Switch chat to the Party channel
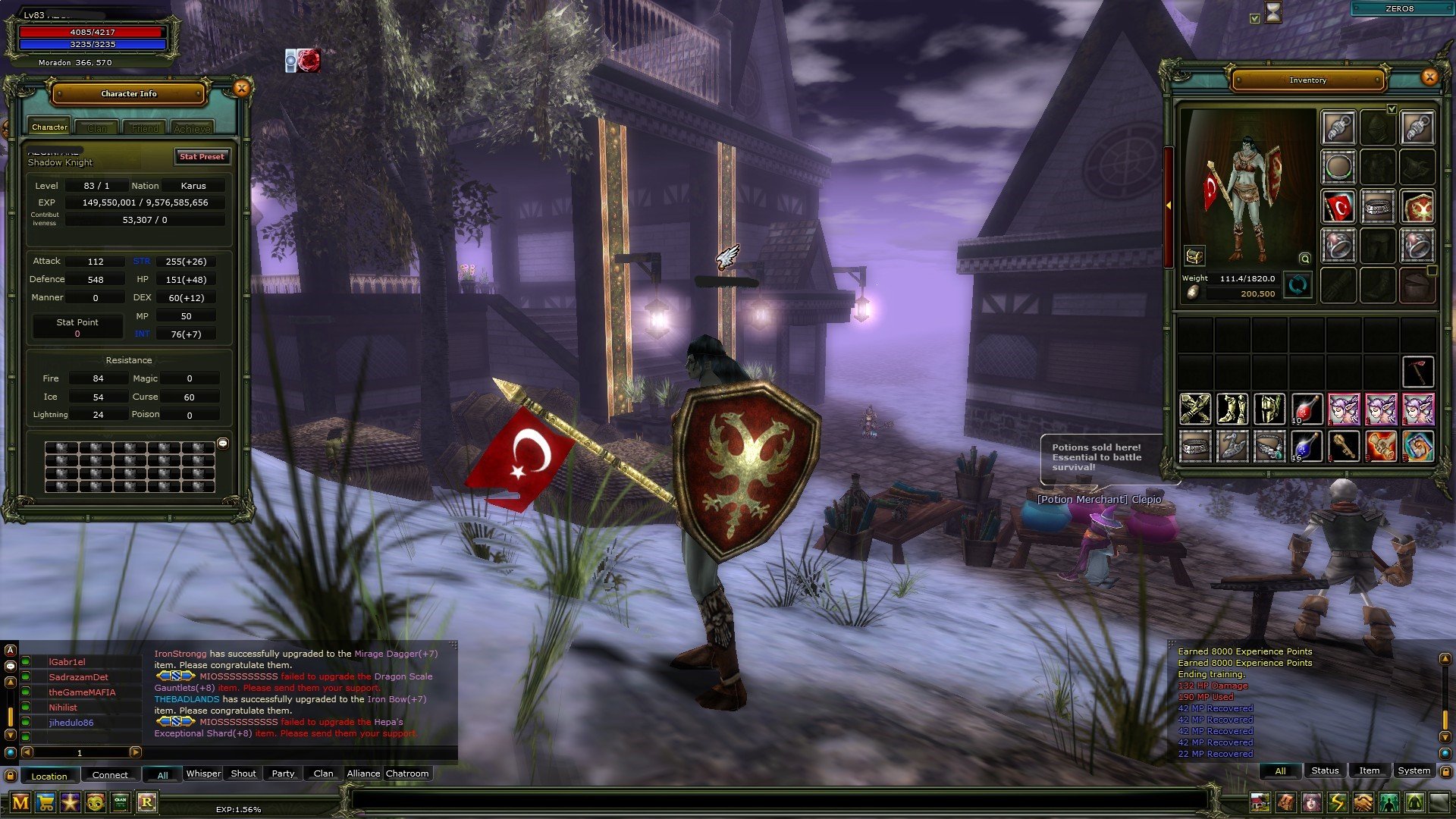This screenshot has width=1456, height=819. (x=283, y=773)
